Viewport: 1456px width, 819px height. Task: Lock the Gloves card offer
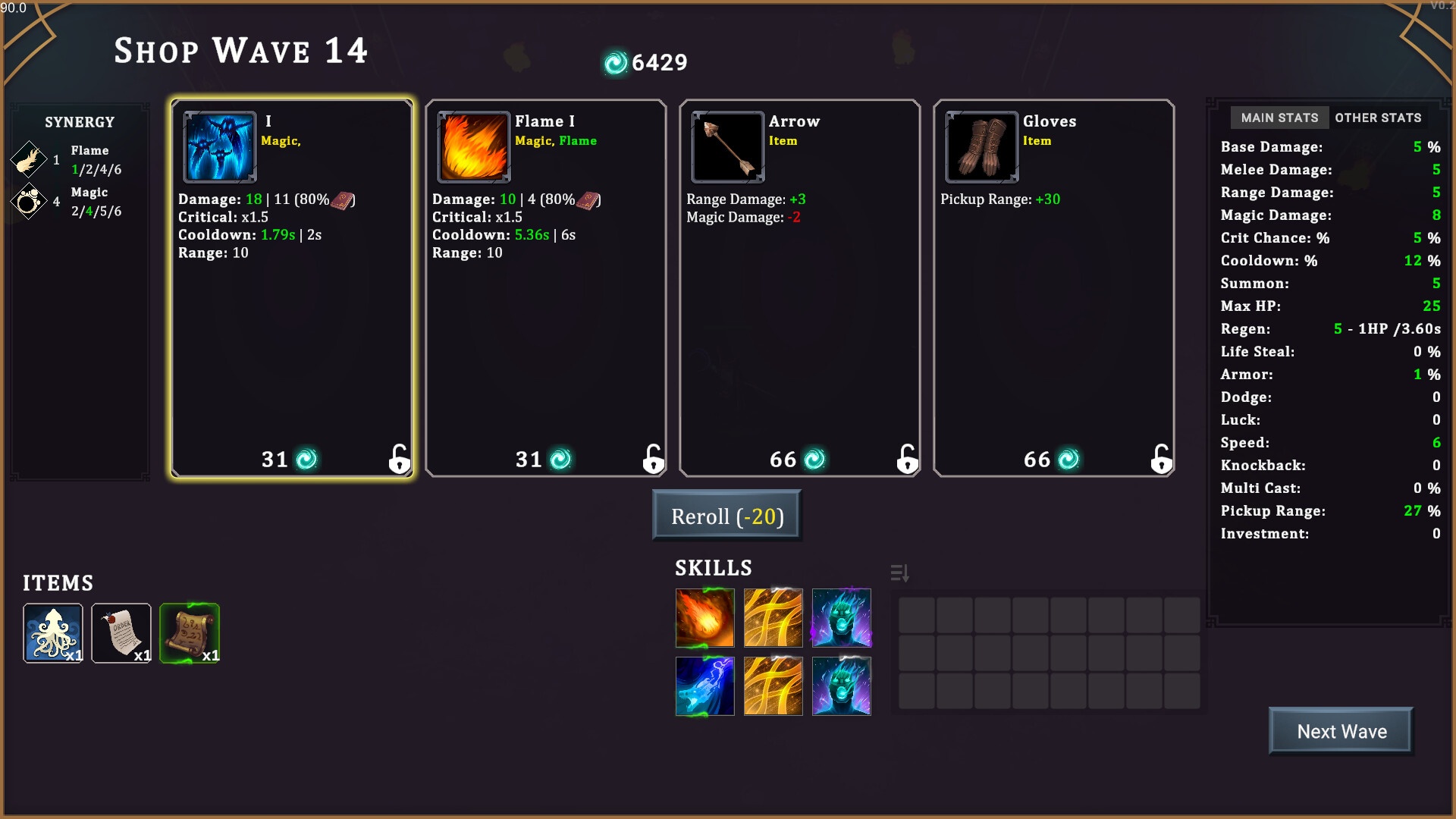(1161, 459)
